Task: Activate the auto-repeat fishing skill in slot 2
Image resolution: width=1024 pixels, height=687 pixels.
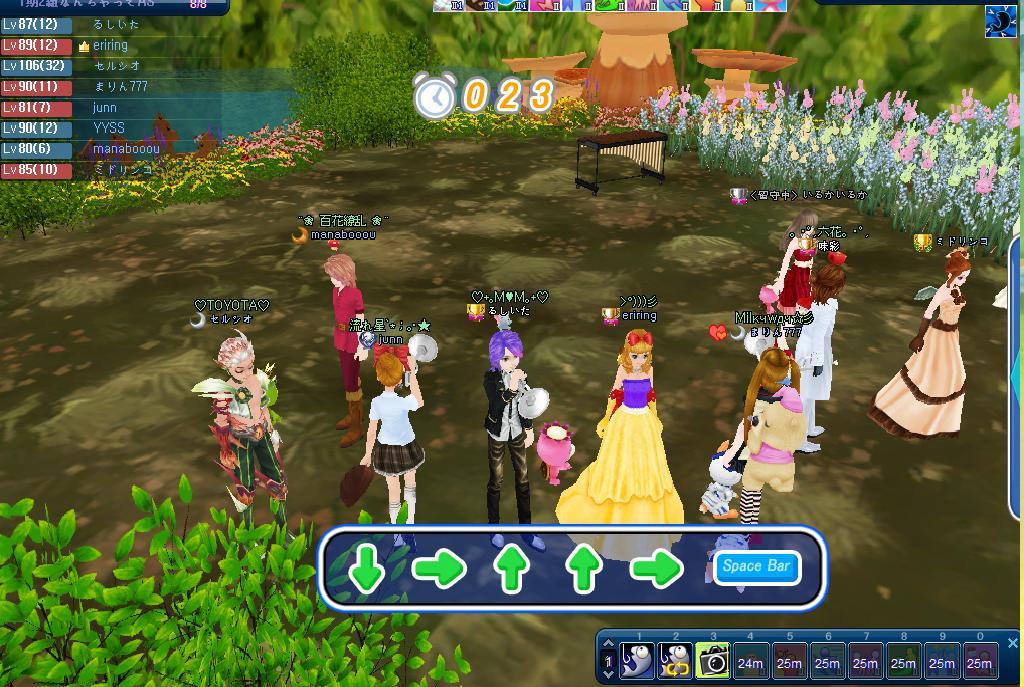Action: click(675, 661)
